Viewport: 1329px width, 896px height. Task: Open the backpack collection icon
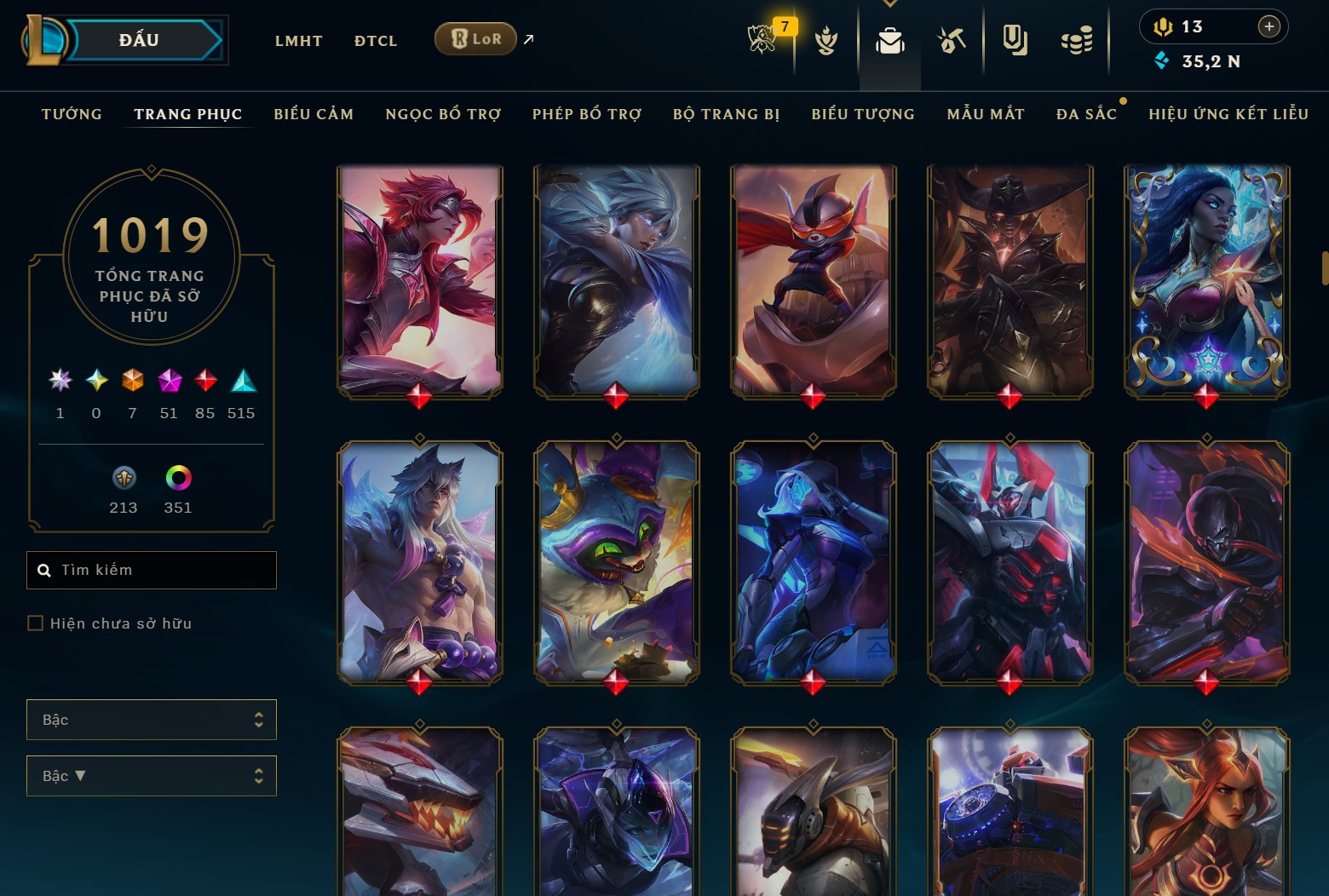889,41
